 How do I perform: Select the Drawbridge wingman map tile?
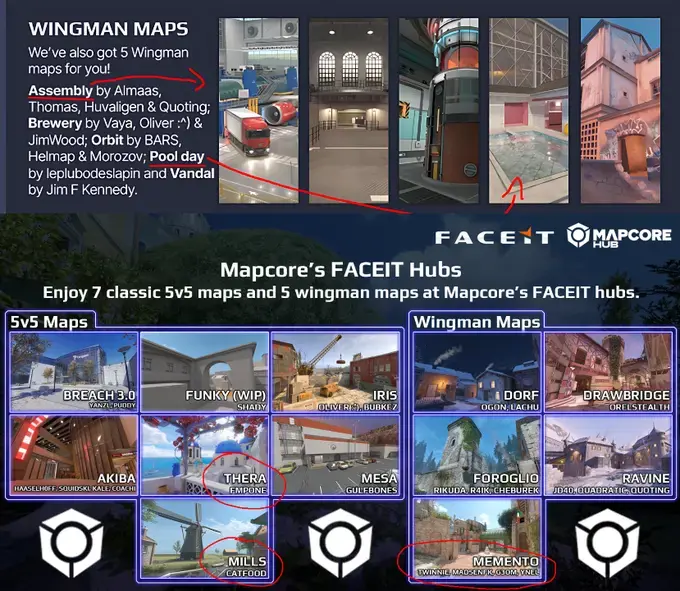[x=608, y=372]
